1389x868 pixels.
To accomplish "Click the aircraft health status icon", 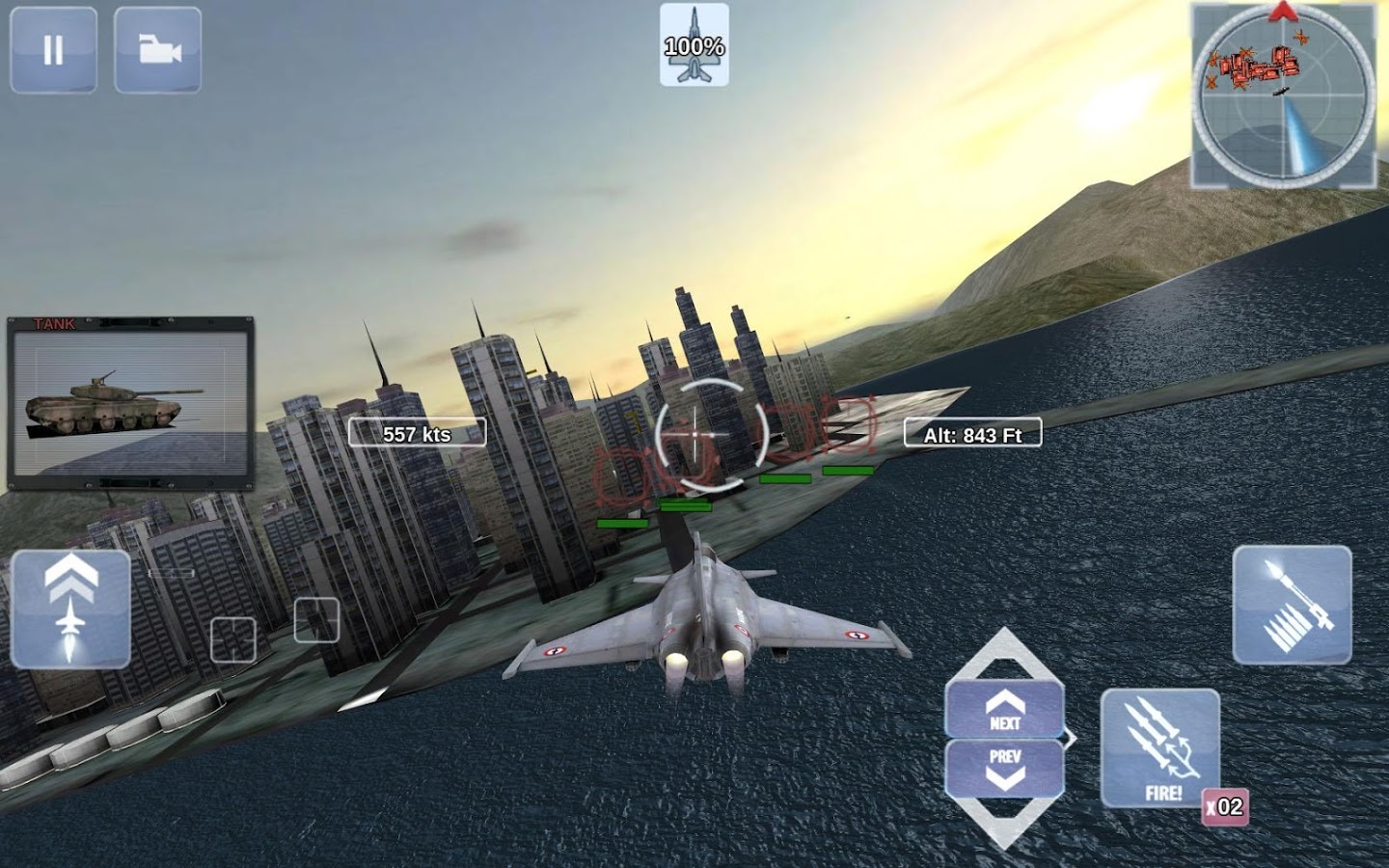I will [694, 44].
